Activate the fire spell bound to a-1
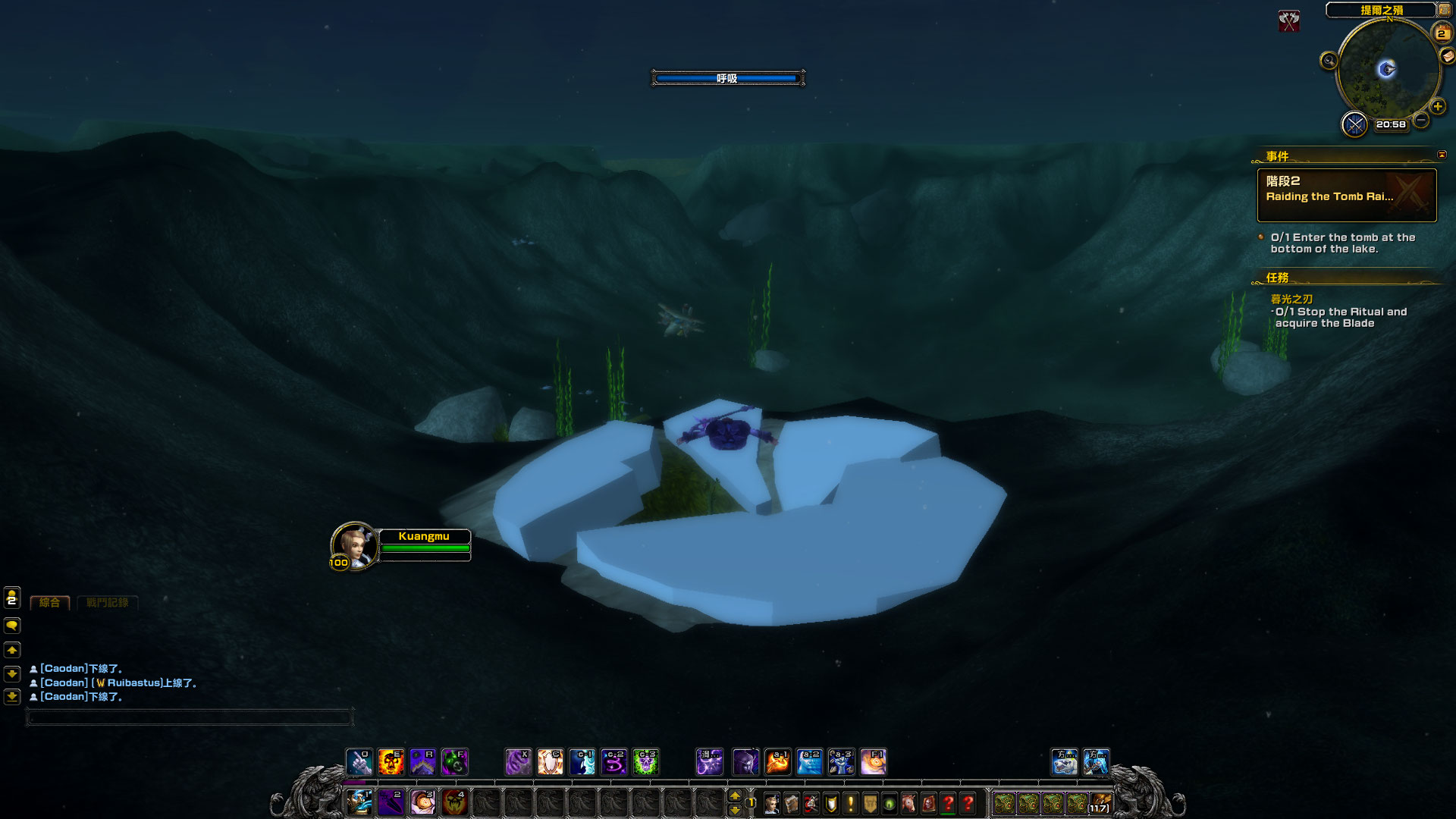Viewport: 1456px width, 819px height. click(778, 761)
